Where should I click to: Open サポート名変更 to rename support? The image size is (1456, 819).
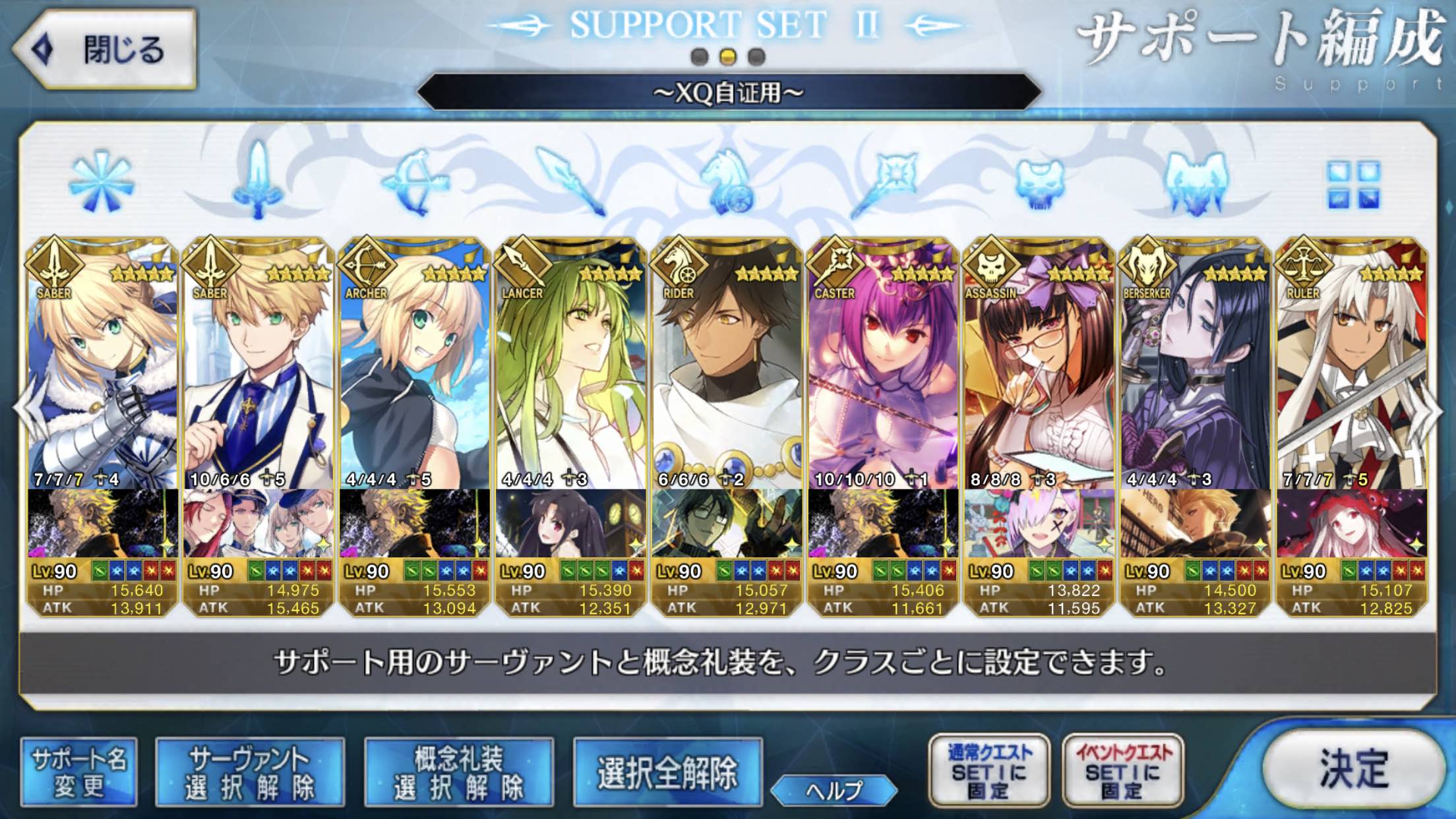click(x=79, y=772)
